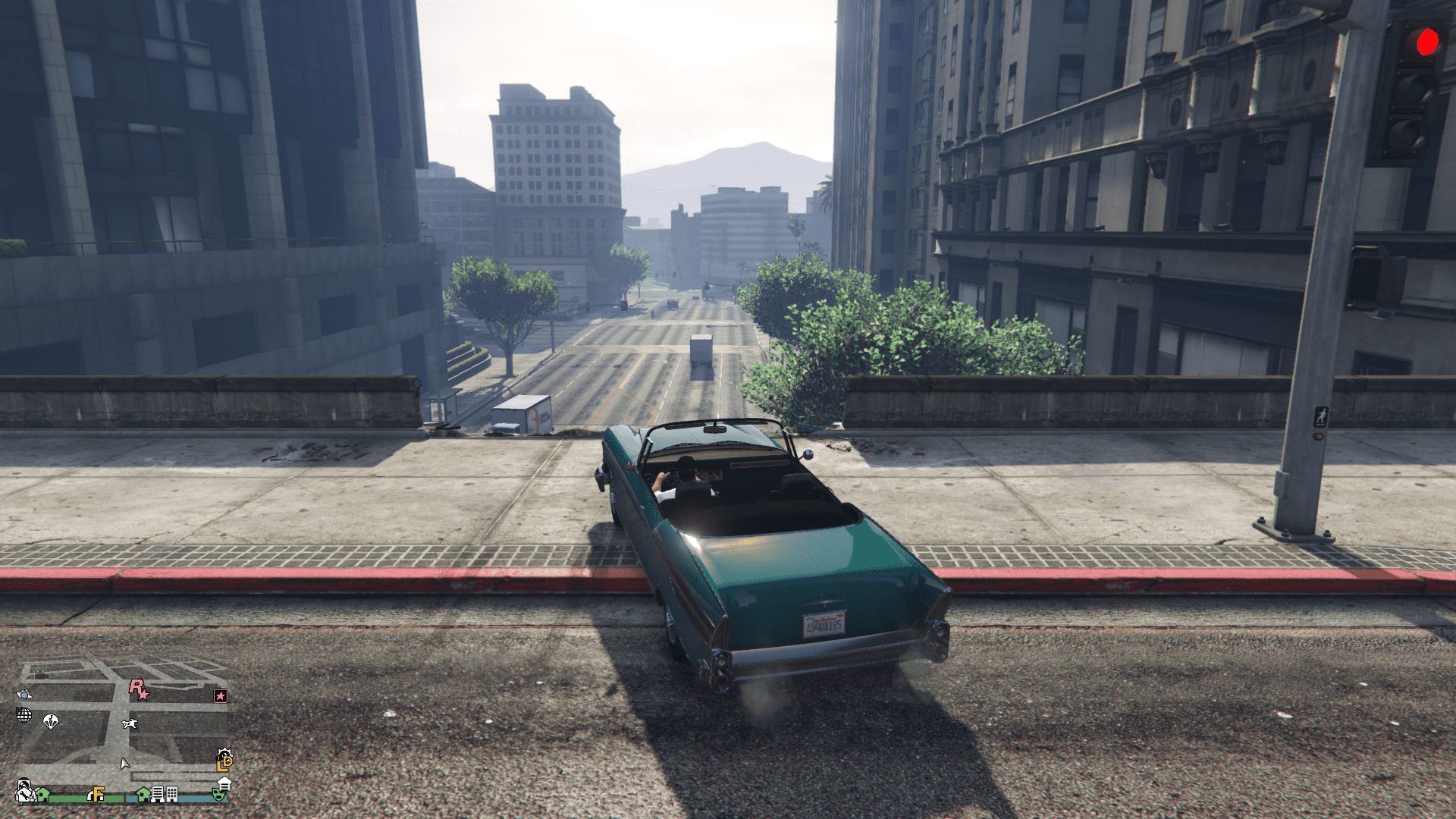Click the office buildings blip on the minimap
The width and height of the screenshot is (1456, 819).
158,795
